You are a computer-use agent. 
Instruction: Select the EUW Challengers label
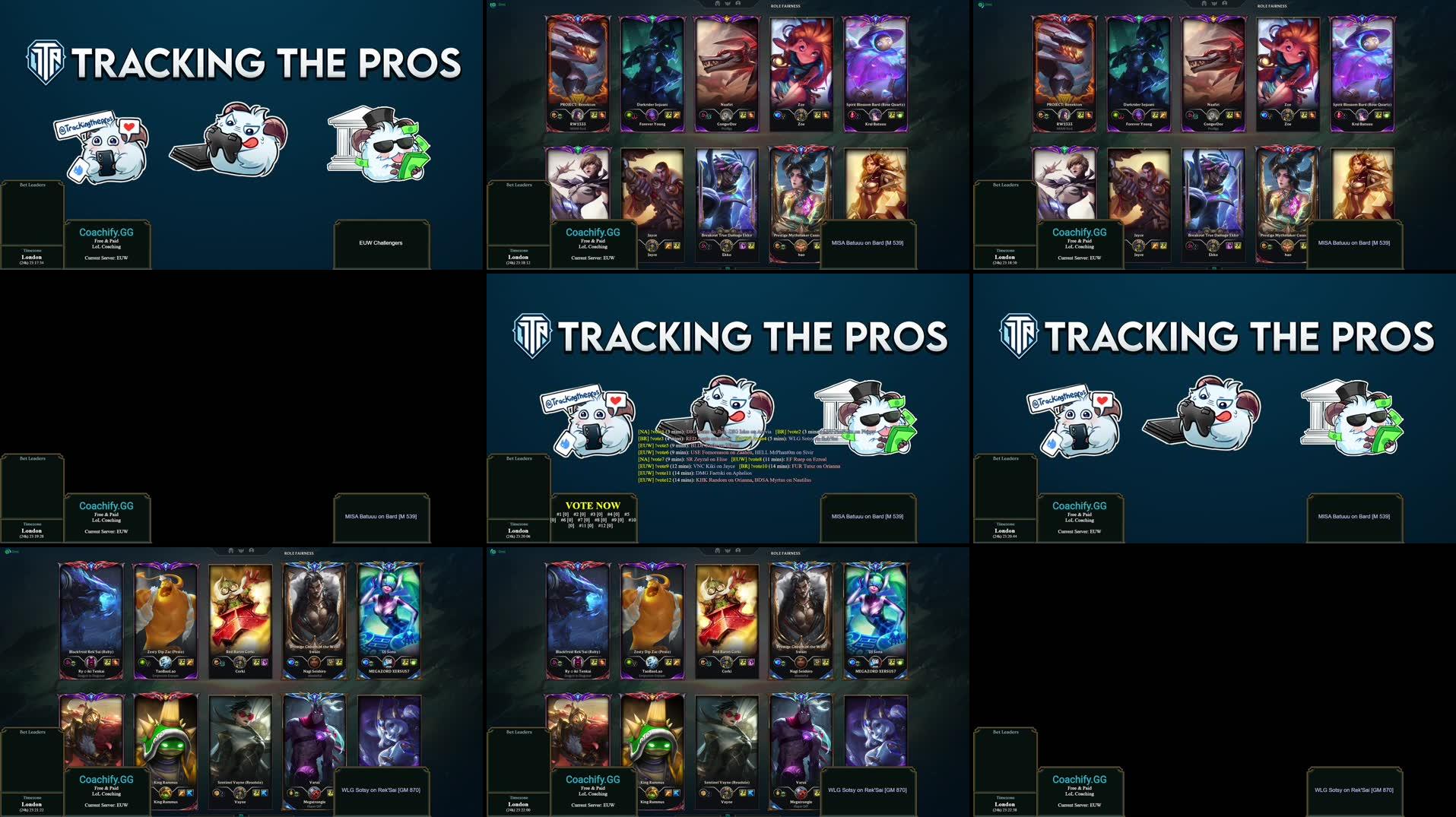point(381,243)
